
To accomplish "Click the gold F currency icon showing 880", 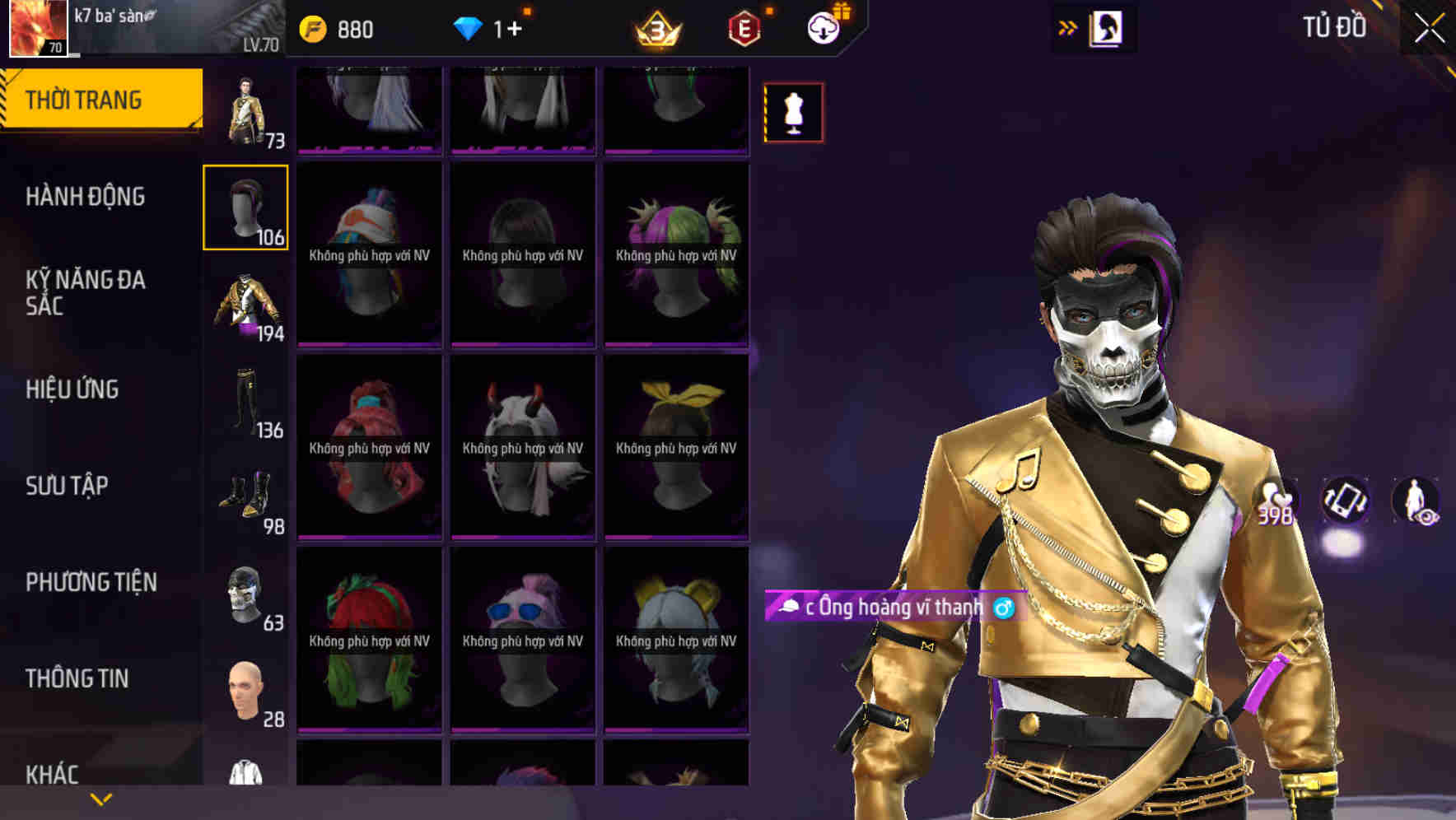I will (310, 28).
